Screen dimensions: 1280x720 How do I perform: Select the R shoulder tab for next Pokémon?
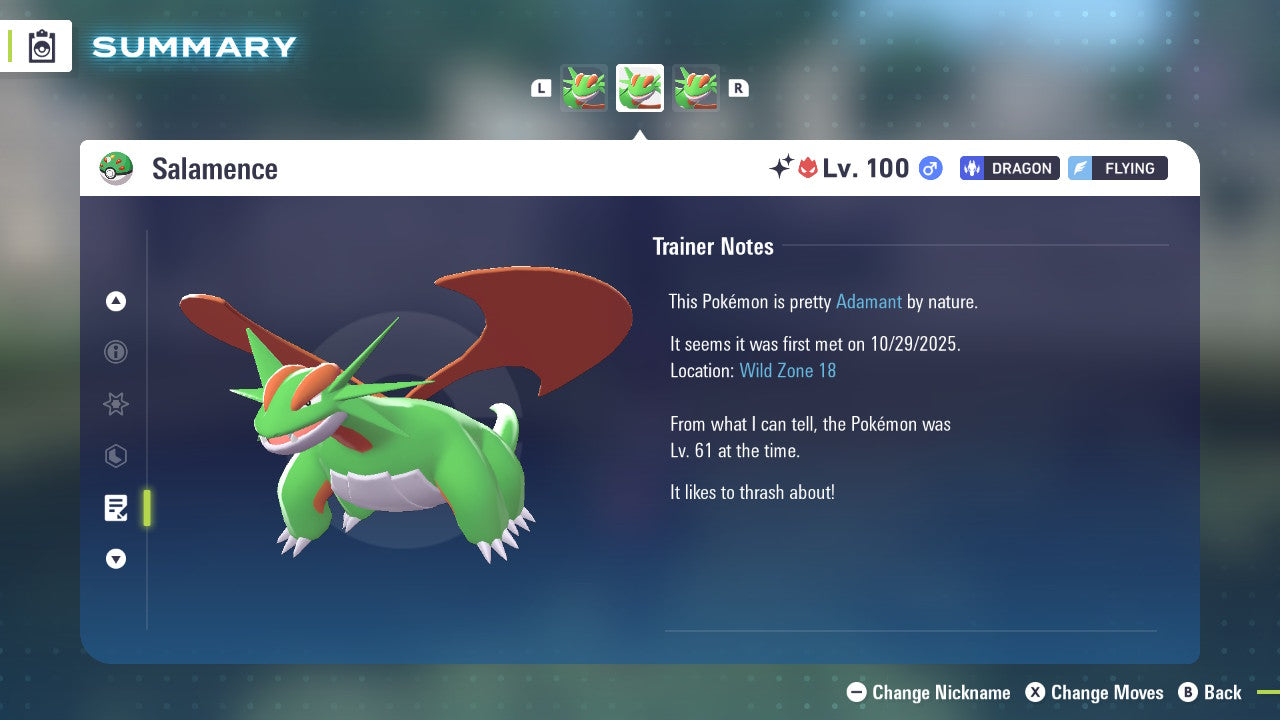tap(738, 88)
